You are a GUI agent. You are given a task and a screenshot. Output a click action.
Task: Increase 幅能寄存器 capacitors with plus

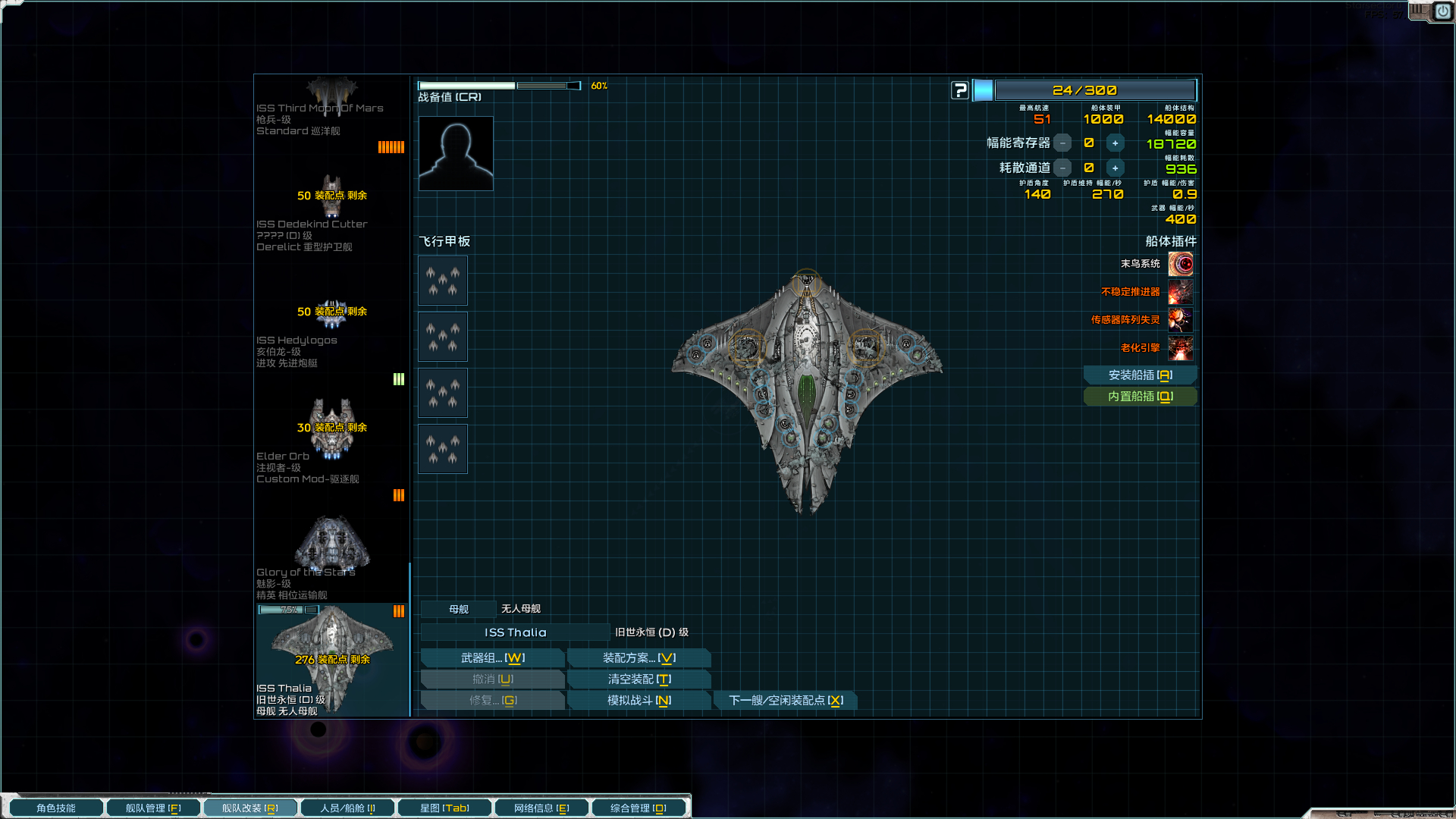(1115, 143)
